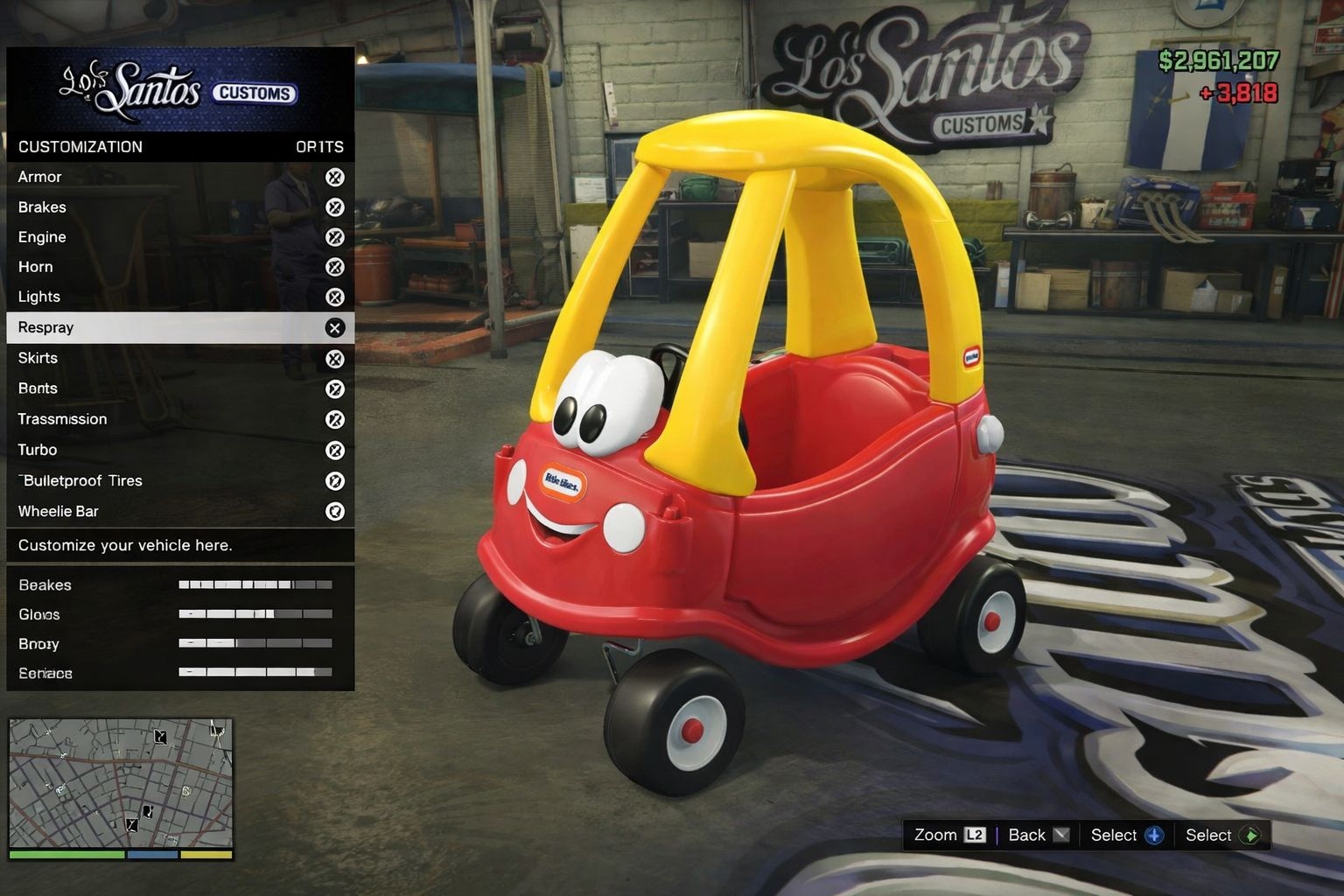This screenshot has width=1344, height=896.
Task: Click the minimap in the corner
Action: [121, 783]
